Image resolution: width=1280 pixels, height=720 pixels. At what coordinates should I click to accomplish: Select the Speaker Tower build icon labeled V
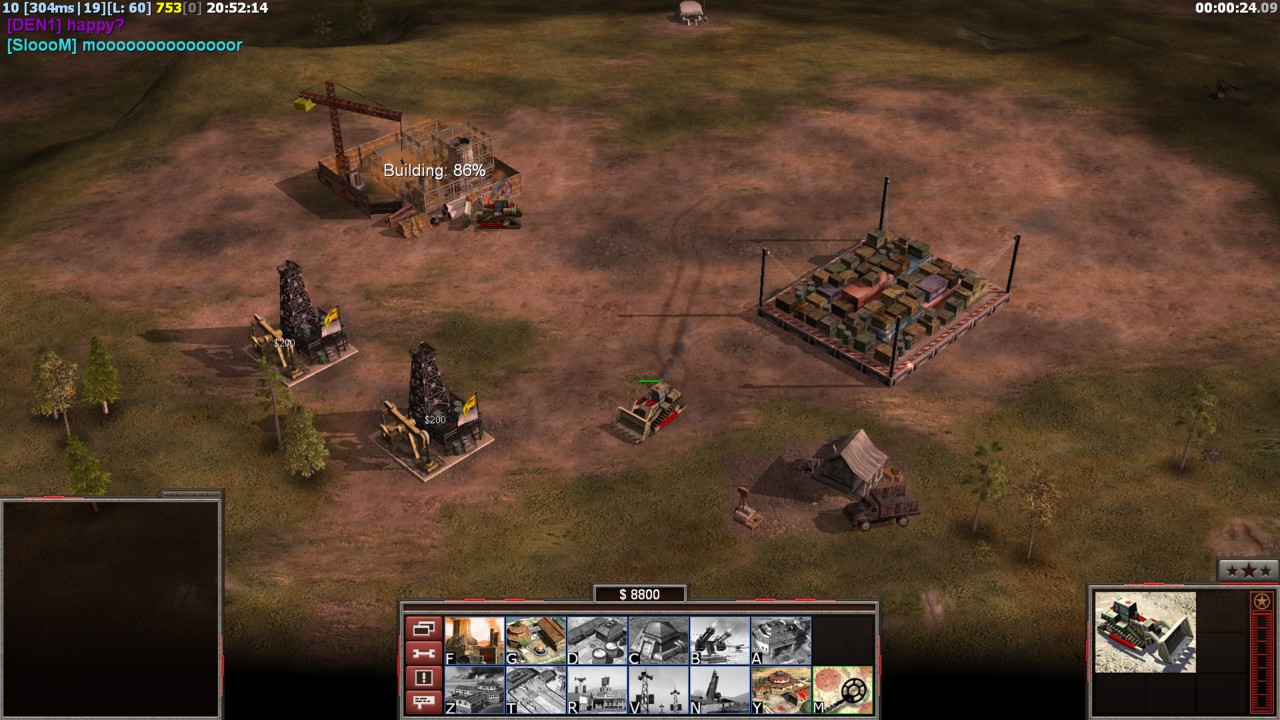(658, 690)
